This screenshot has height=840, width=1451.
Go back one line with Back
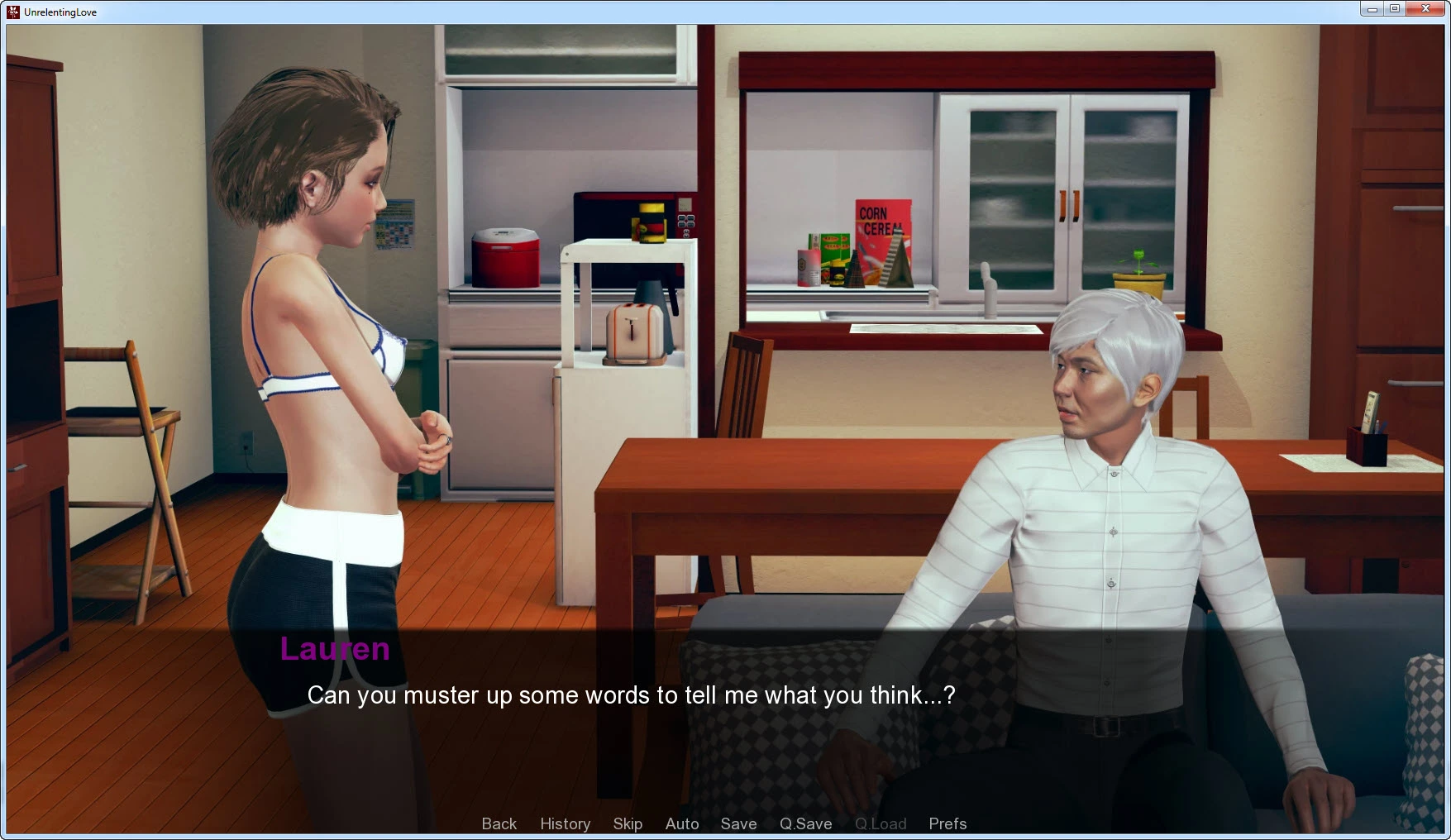[x=499, y=823]
